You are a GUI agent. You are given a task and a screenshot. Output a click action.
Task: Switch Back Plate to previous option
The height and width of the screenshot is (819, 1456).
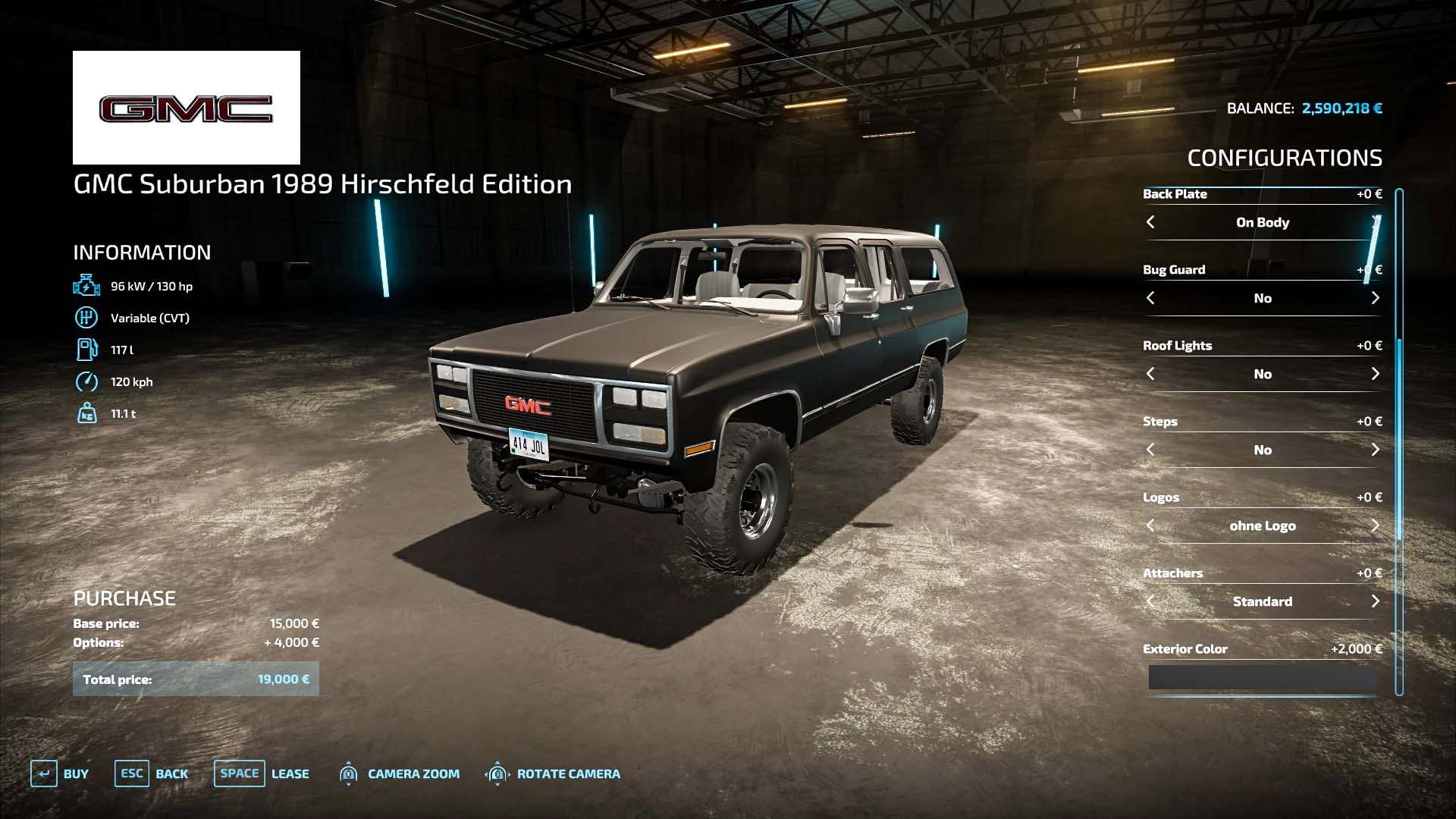(x=1150, y=222)
